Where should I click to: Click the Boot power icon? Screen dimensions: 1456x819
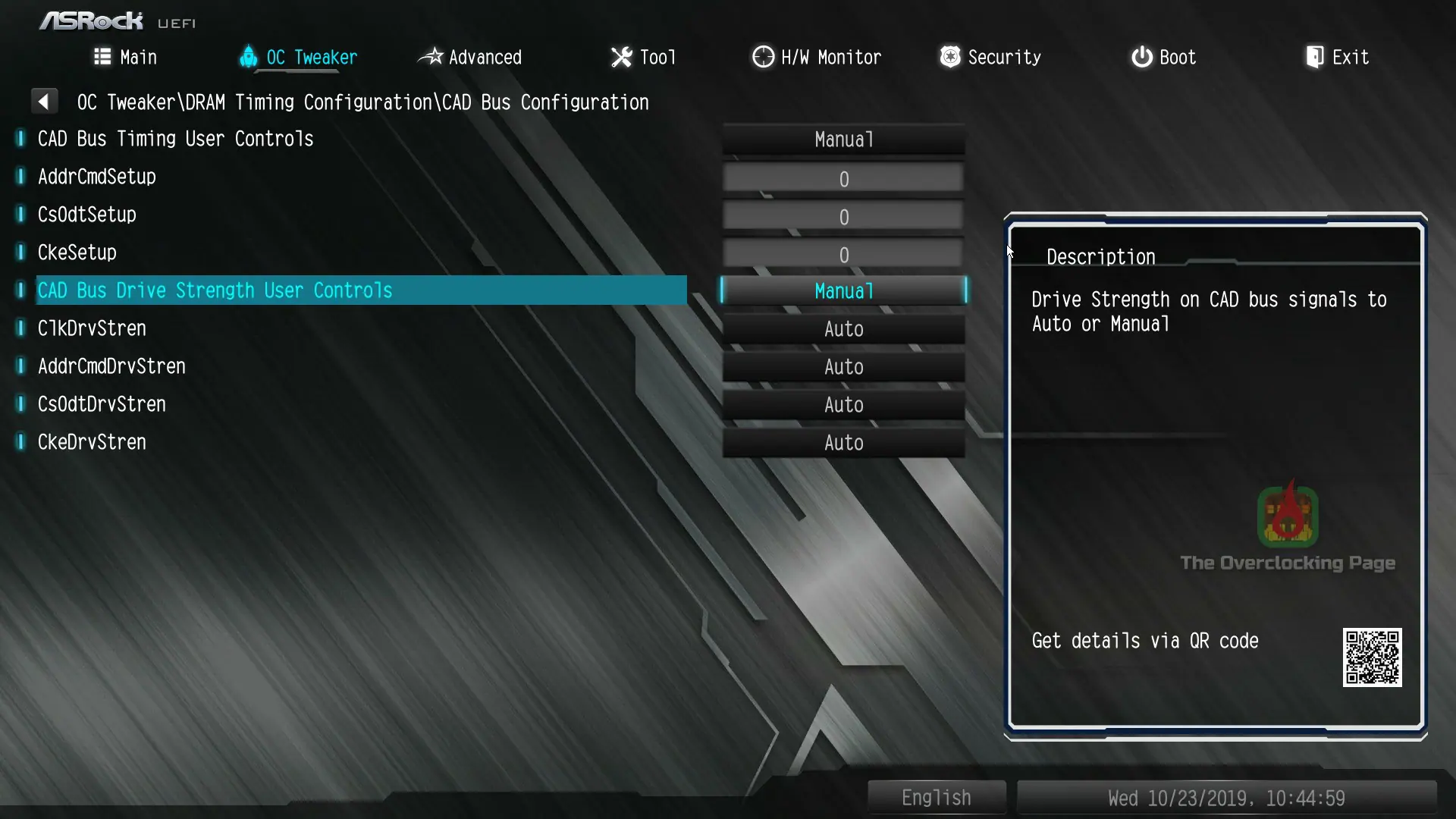pyautogui.click(x=1141, y=57)
